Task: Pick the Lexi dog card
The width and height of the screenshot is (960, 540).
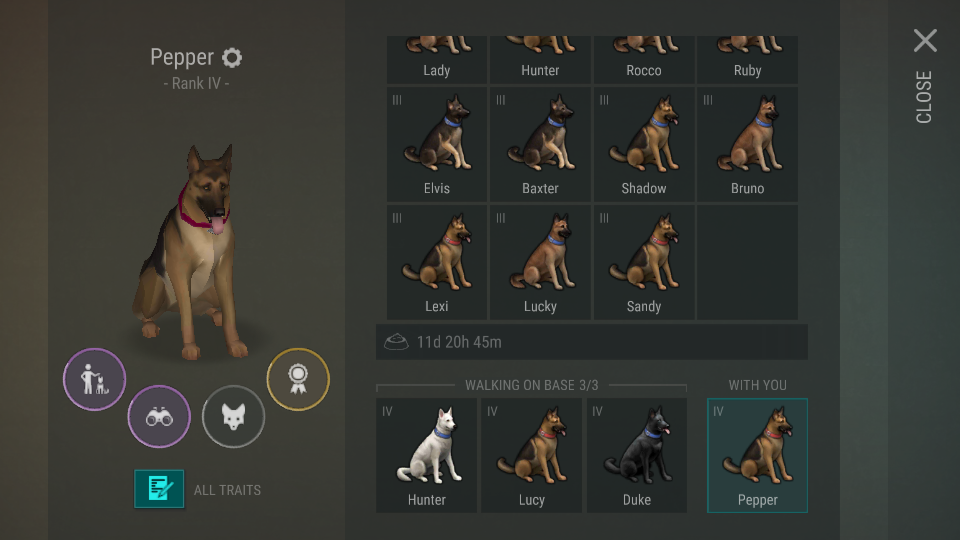Action: pyautogui.click(x=437, y=262)
